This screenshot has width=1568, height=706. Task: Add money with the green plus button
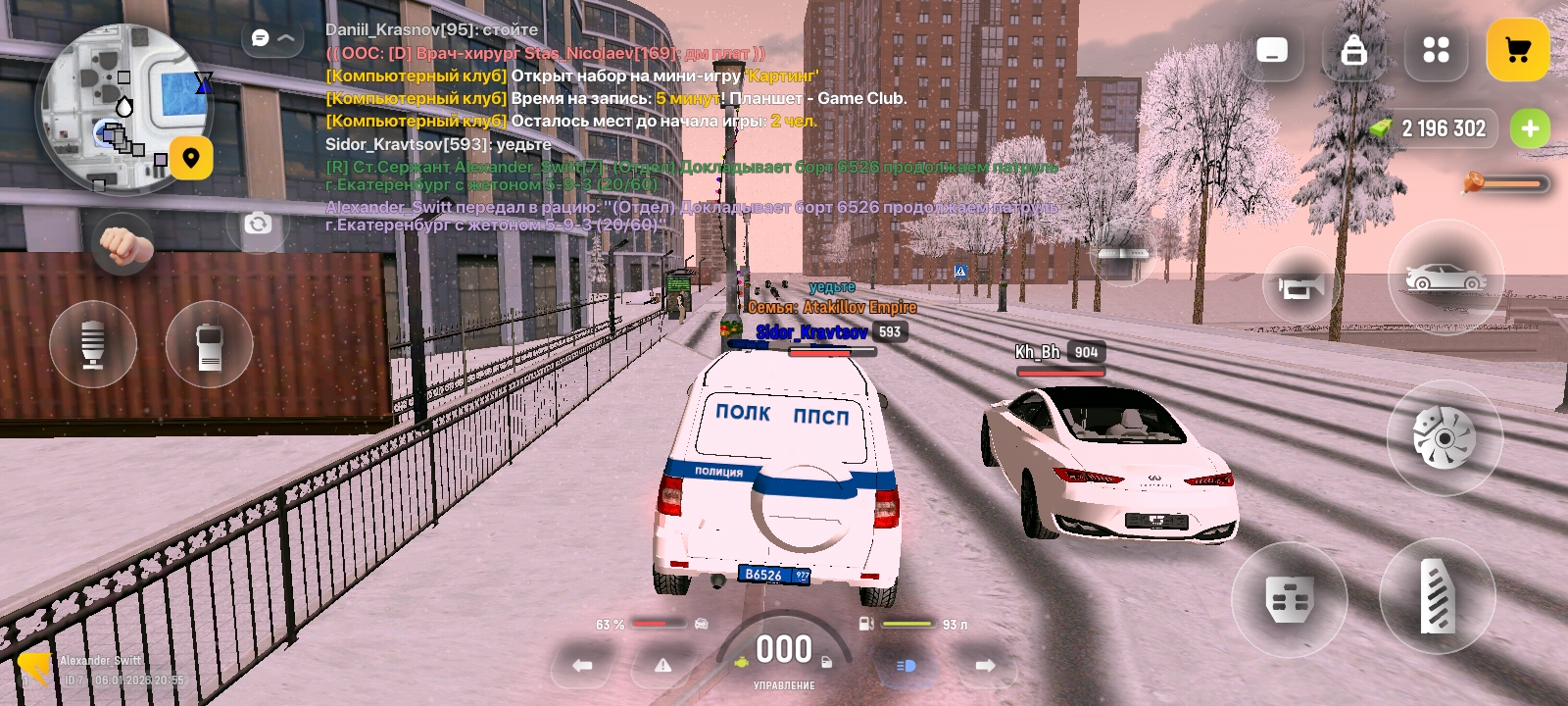pyautogui.click(x=1530, y=128)
